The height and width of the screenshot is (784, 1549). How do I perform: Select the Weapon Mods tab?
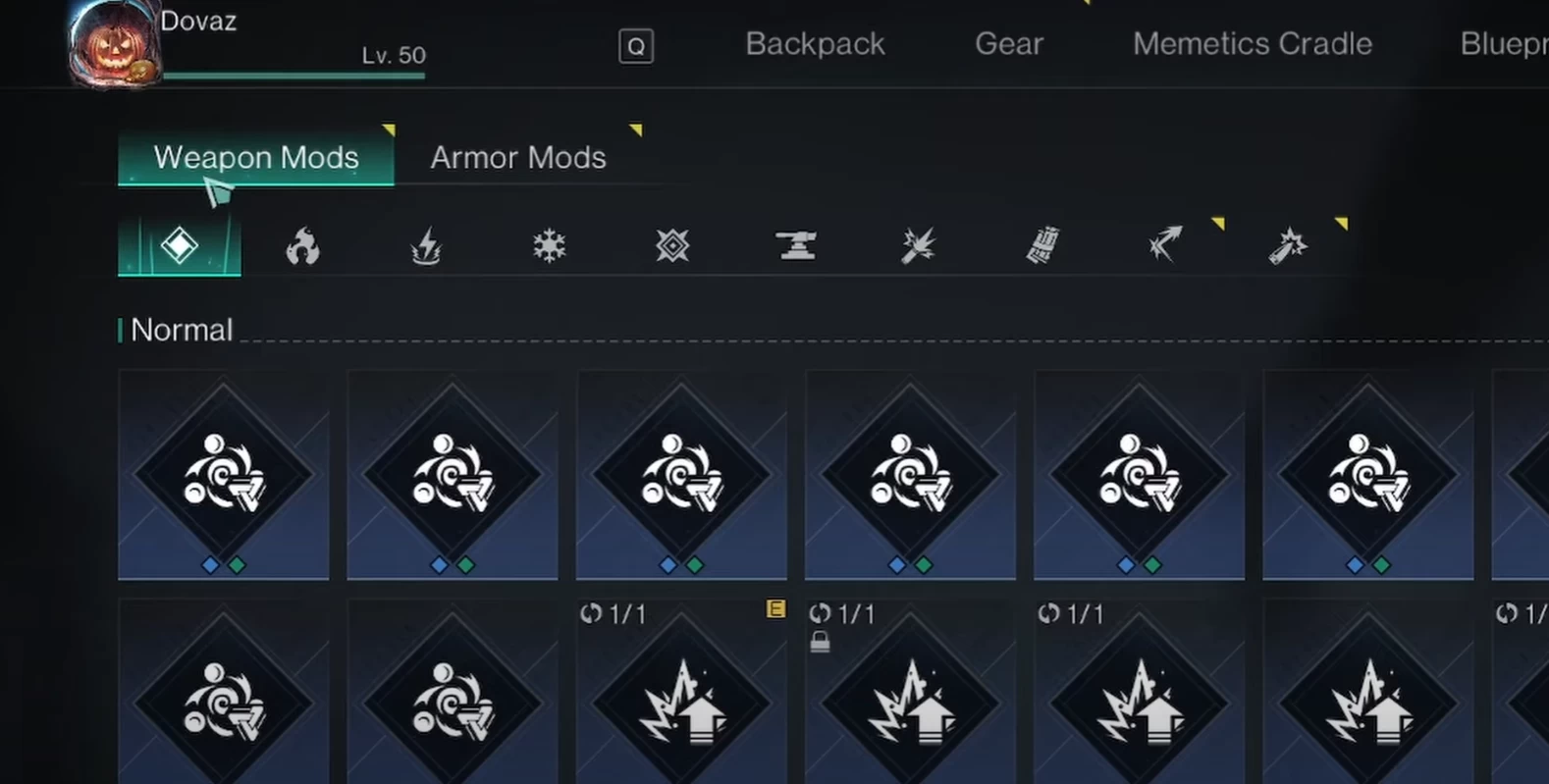(255, 157)
